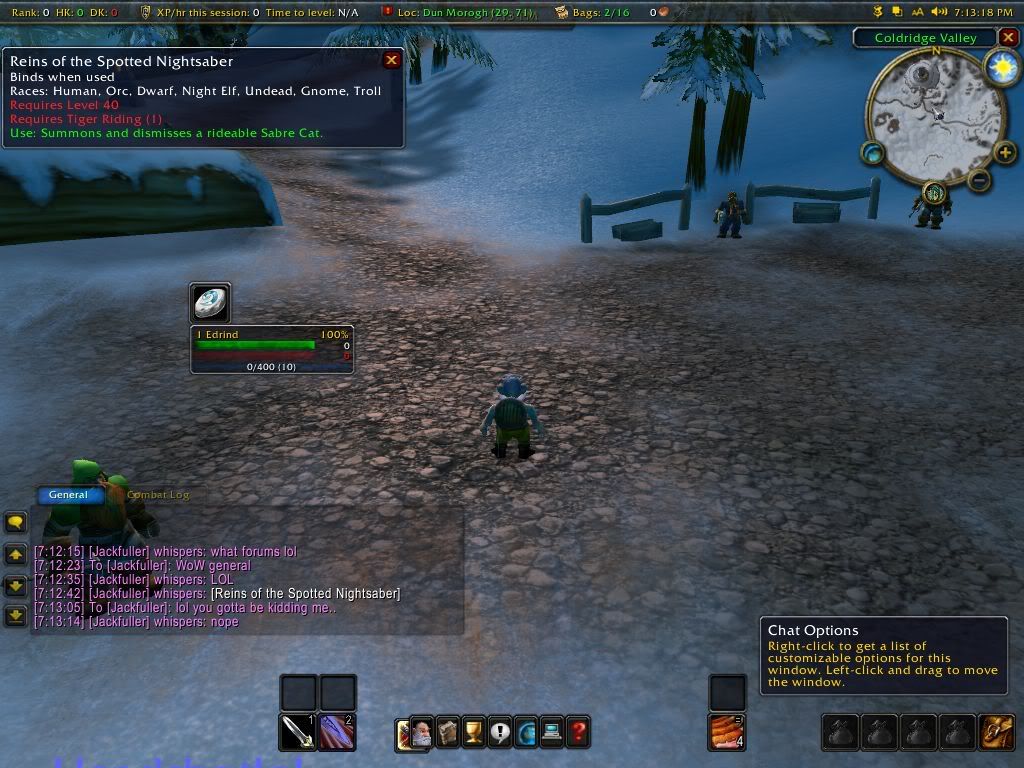The image size is (1024, 768).
Task: Open the backpack bag slot
Action: 996,732
